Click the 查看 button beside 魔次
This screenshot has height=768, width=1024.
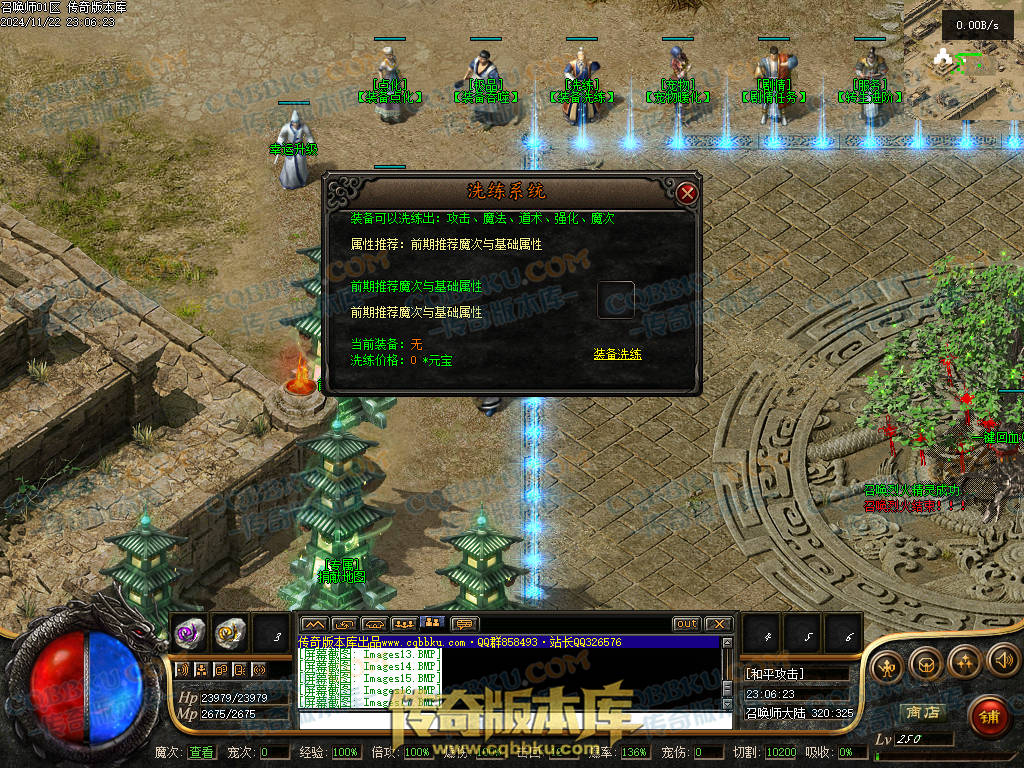[200, 752]
